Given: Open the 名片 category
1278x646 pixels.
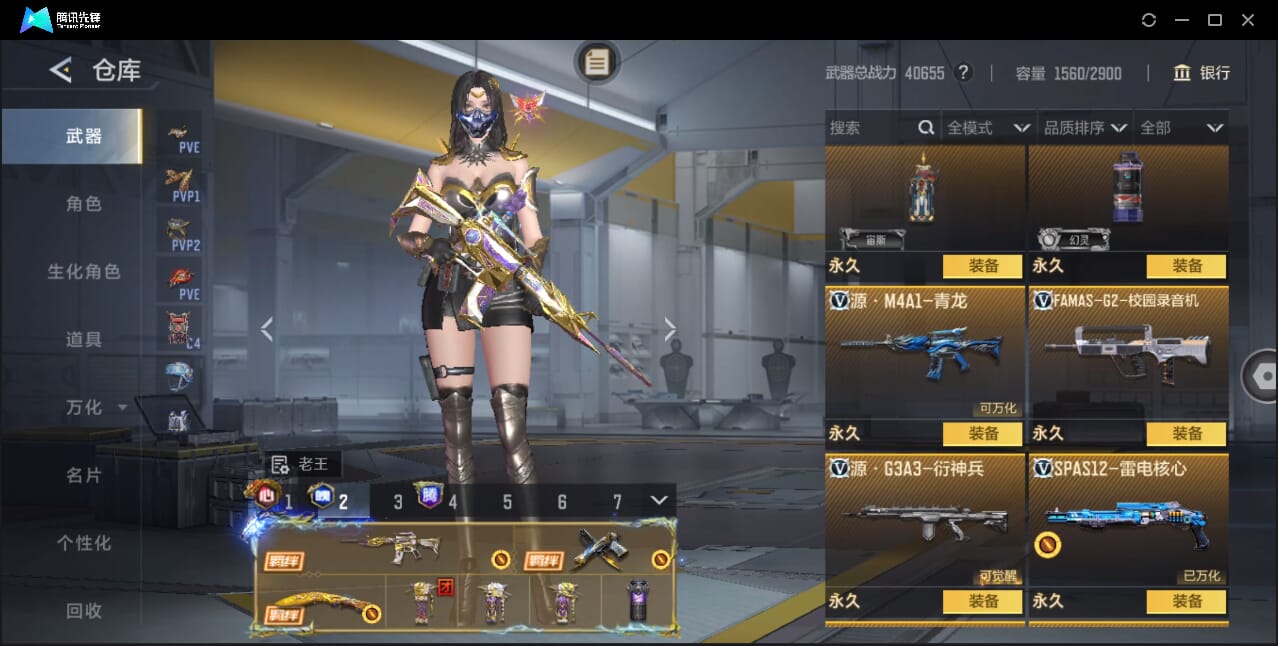Looking at the screenshot, I should click(x=84, y=476).
